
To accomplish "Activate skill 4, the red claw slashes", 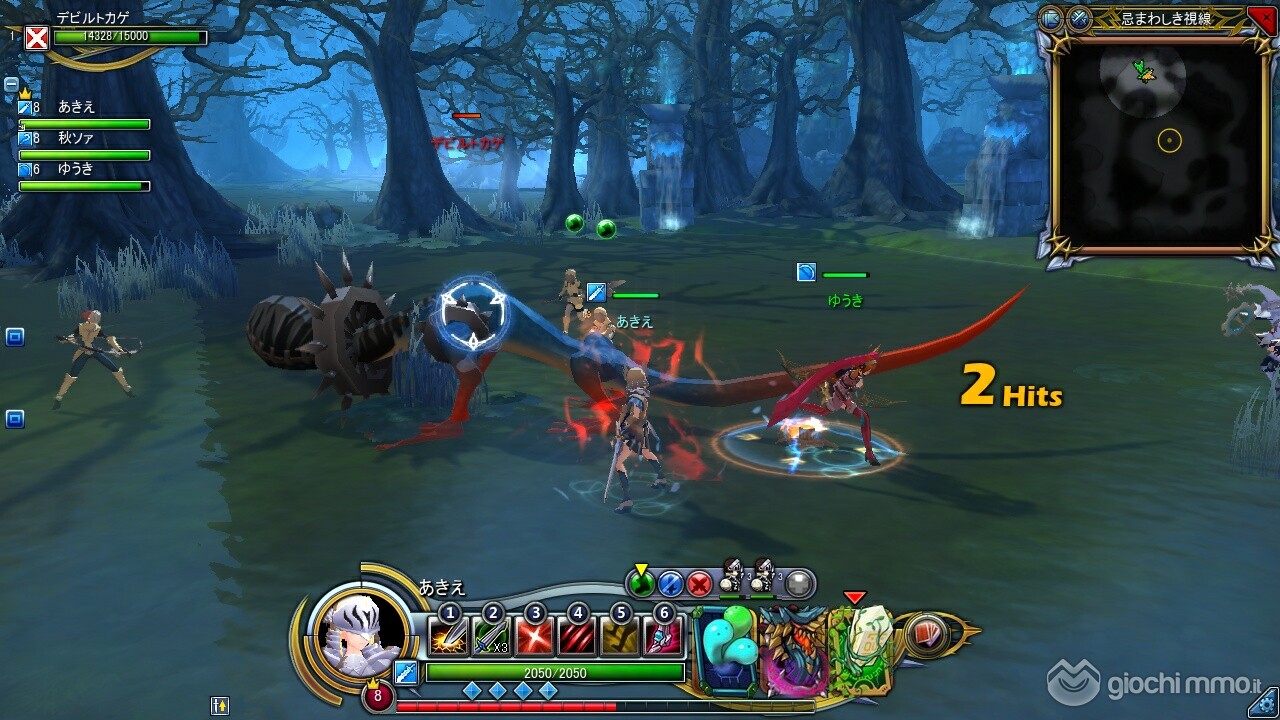I will [x=577, y=638].
